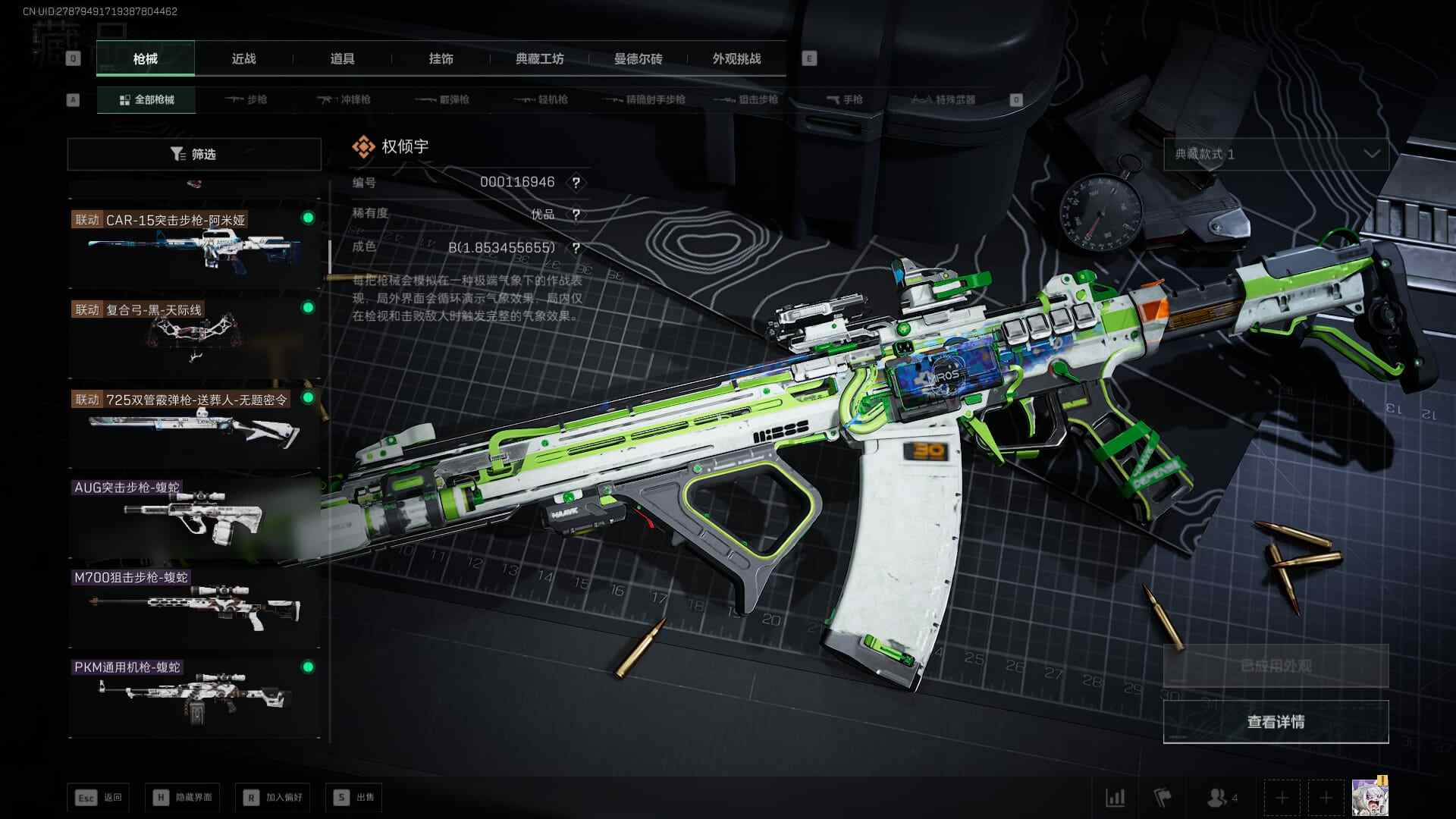Go to the 典藏工坊 workshop tab
This screenshot has width=1456, height=819.
click(539, 58)
